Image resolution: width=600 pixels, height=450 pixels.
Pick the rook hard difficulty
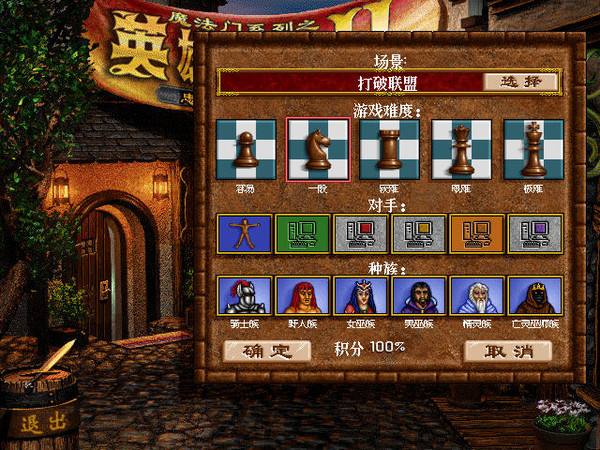[x=389, y=149]
